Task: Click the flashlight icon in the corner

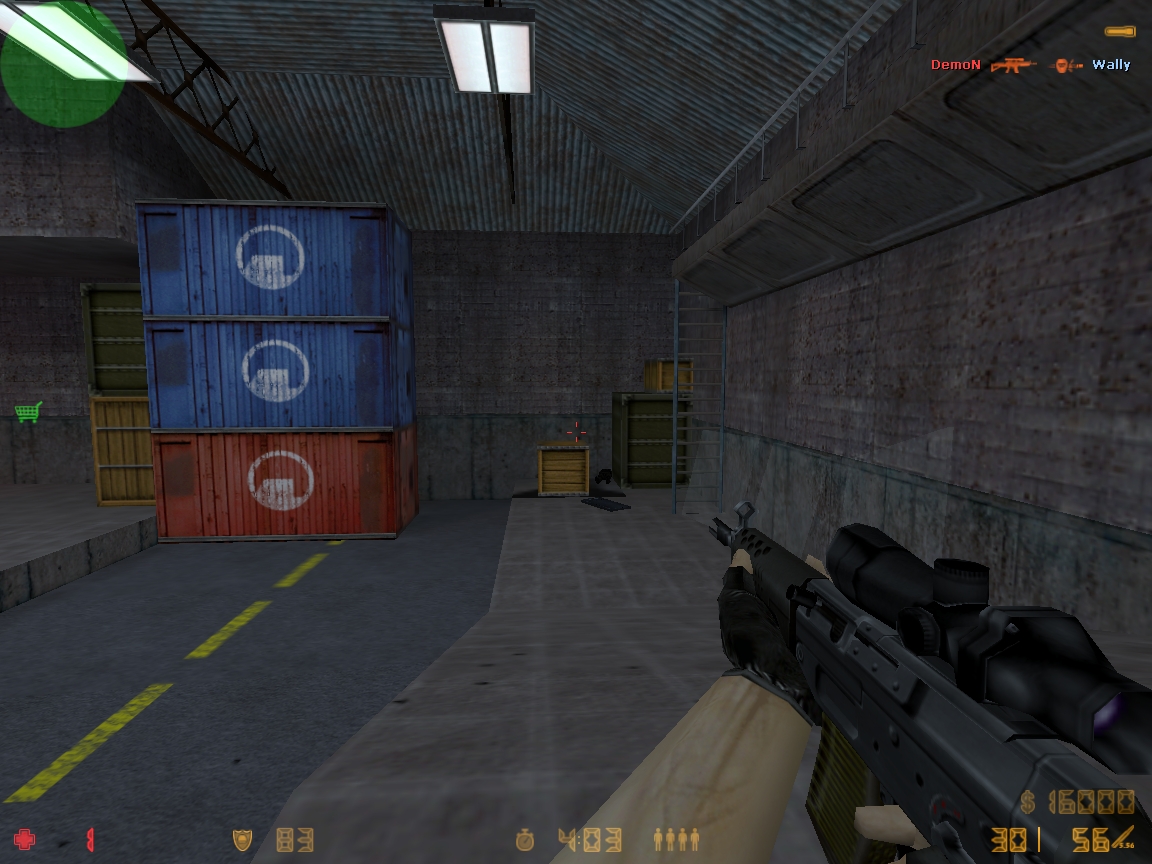Action: (x=1119, y=32)
